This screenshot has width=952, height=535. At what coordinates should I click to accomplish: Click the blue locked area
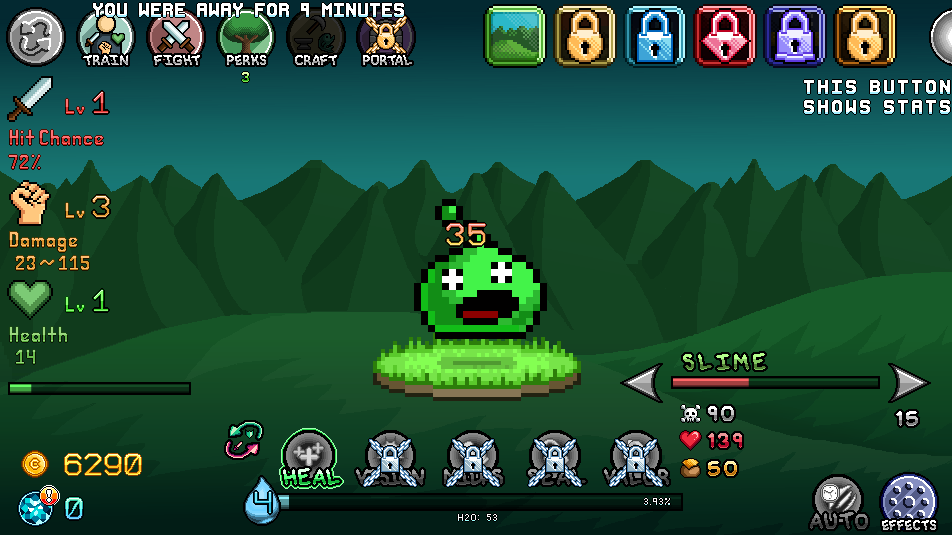[x=655, y=36]
